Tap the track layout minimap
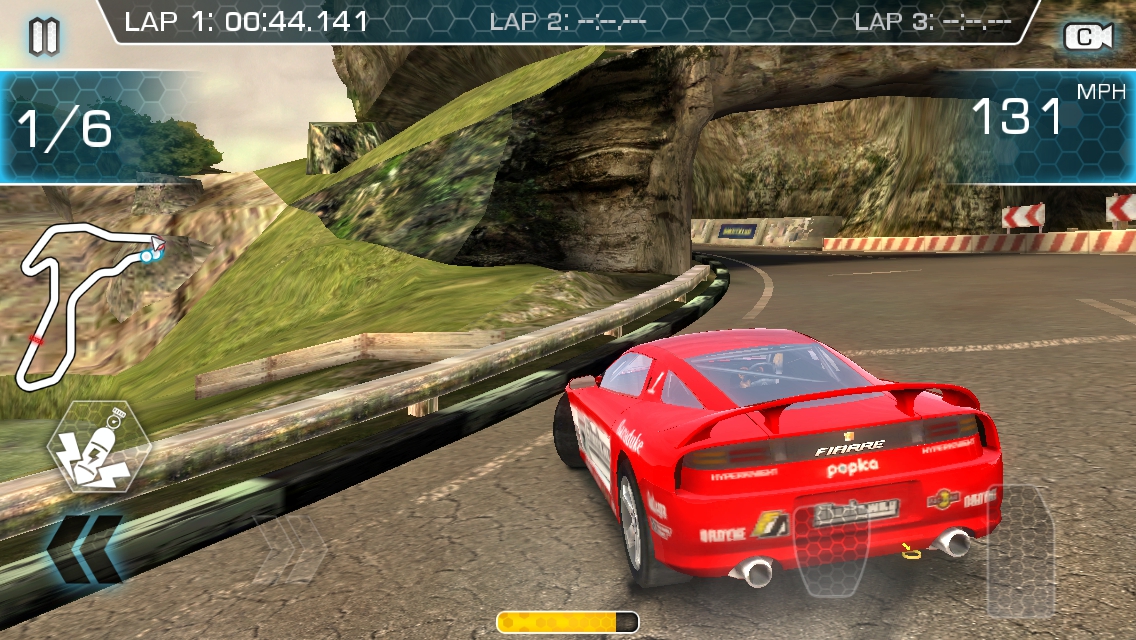 pos(88,303)
